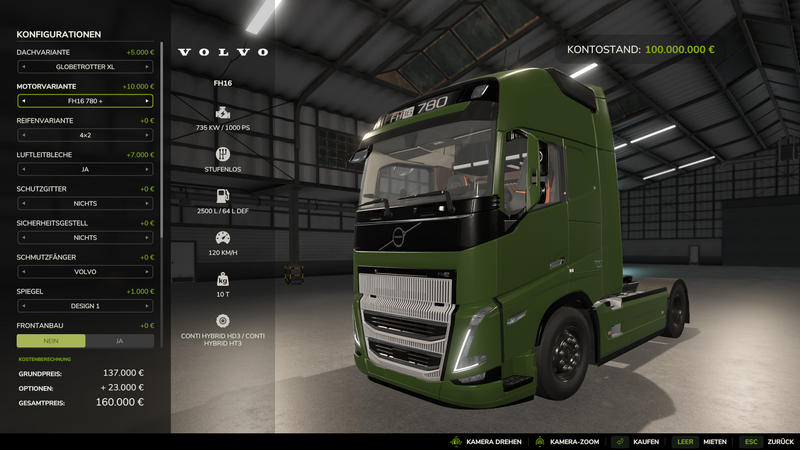Image resolution: width=800 pixels, height=450 pixels.
Task: Choose the next Motorvariante after FH16 780
Action: tap(148, 101)
